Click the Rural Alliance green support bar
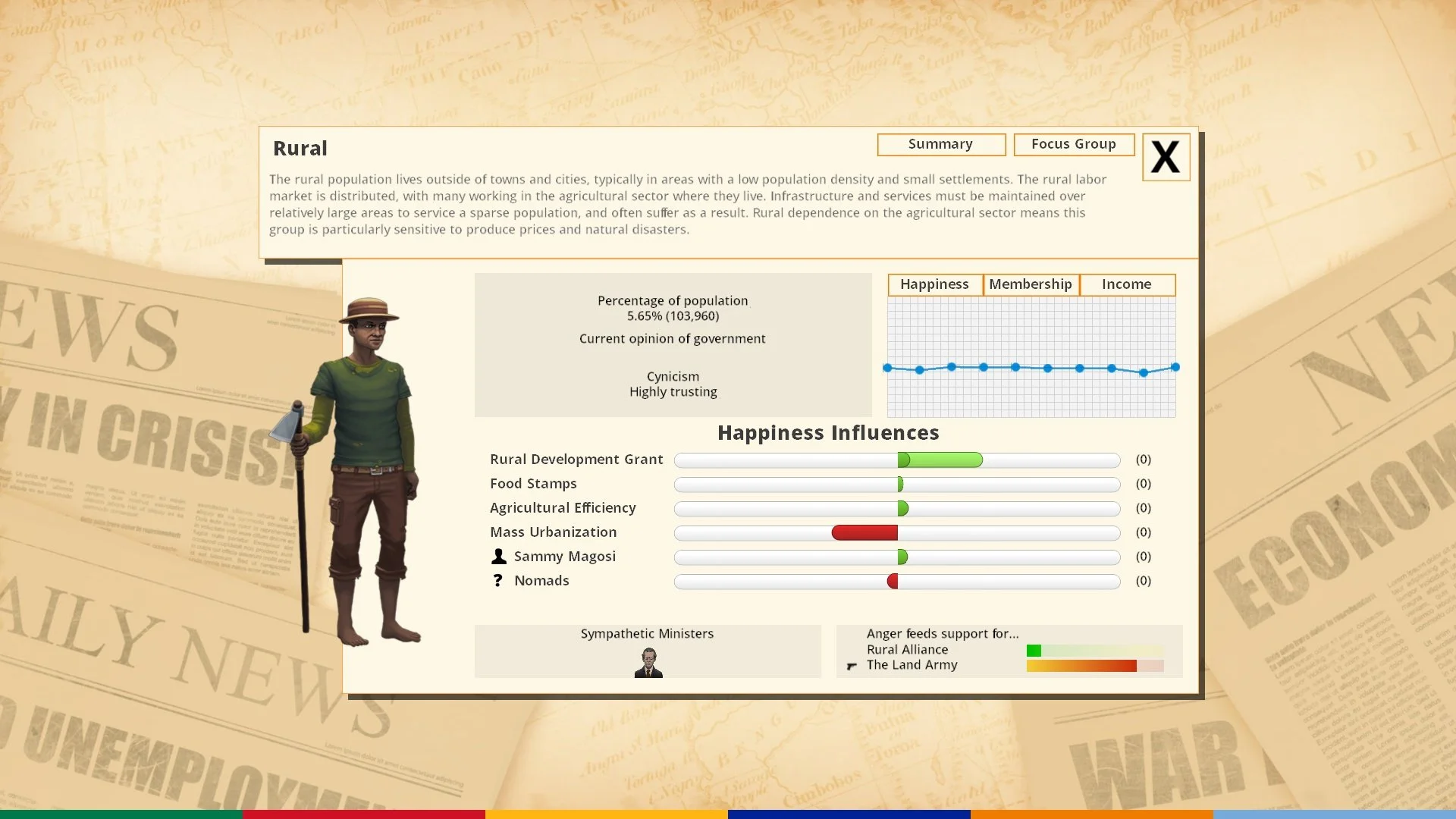Image resolution: width=1456 pixels, height=819 pixels. [1035, 650]
